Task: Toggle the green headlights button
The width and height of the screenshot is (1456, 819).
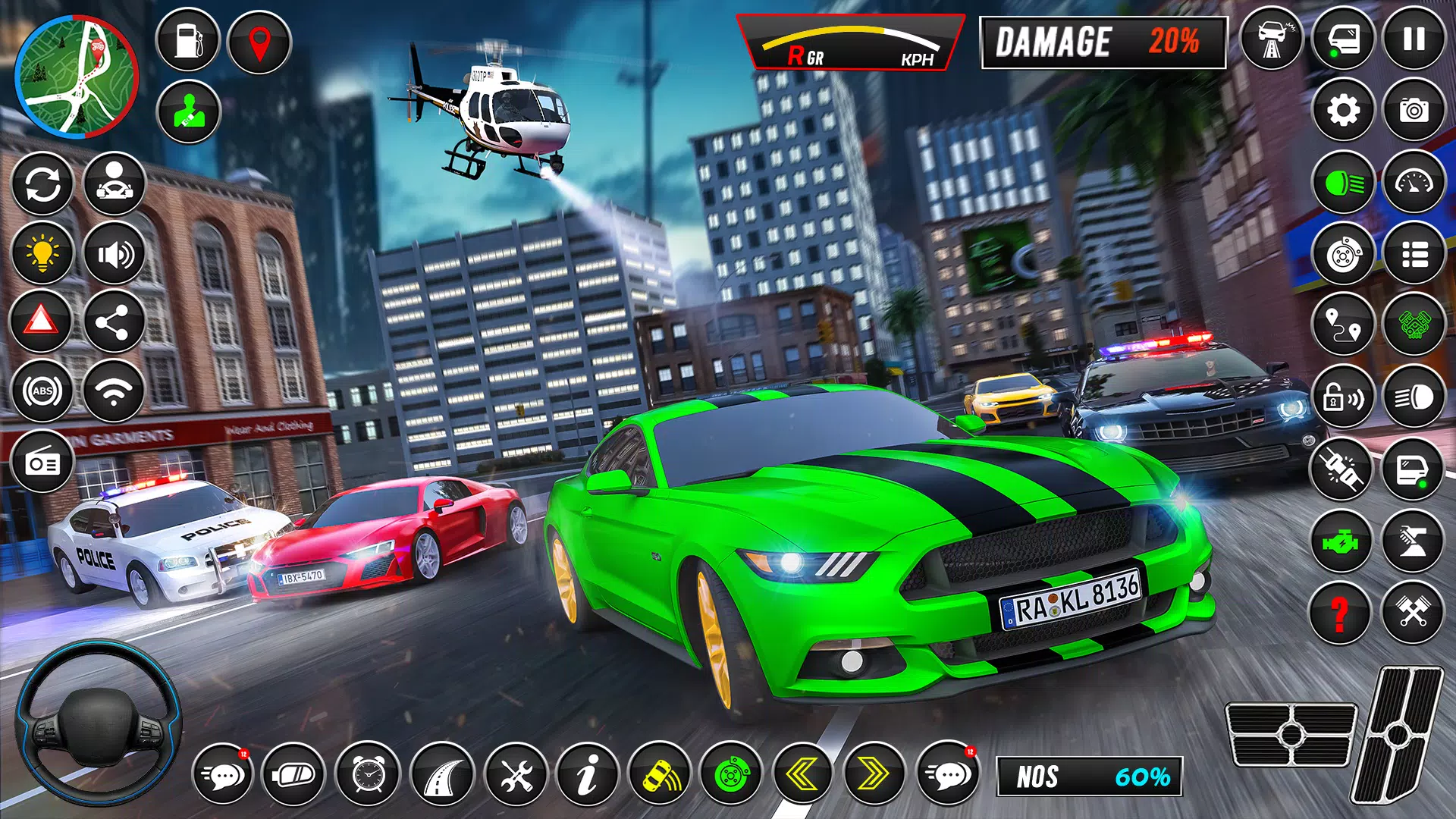Action: coord(1343,183)
